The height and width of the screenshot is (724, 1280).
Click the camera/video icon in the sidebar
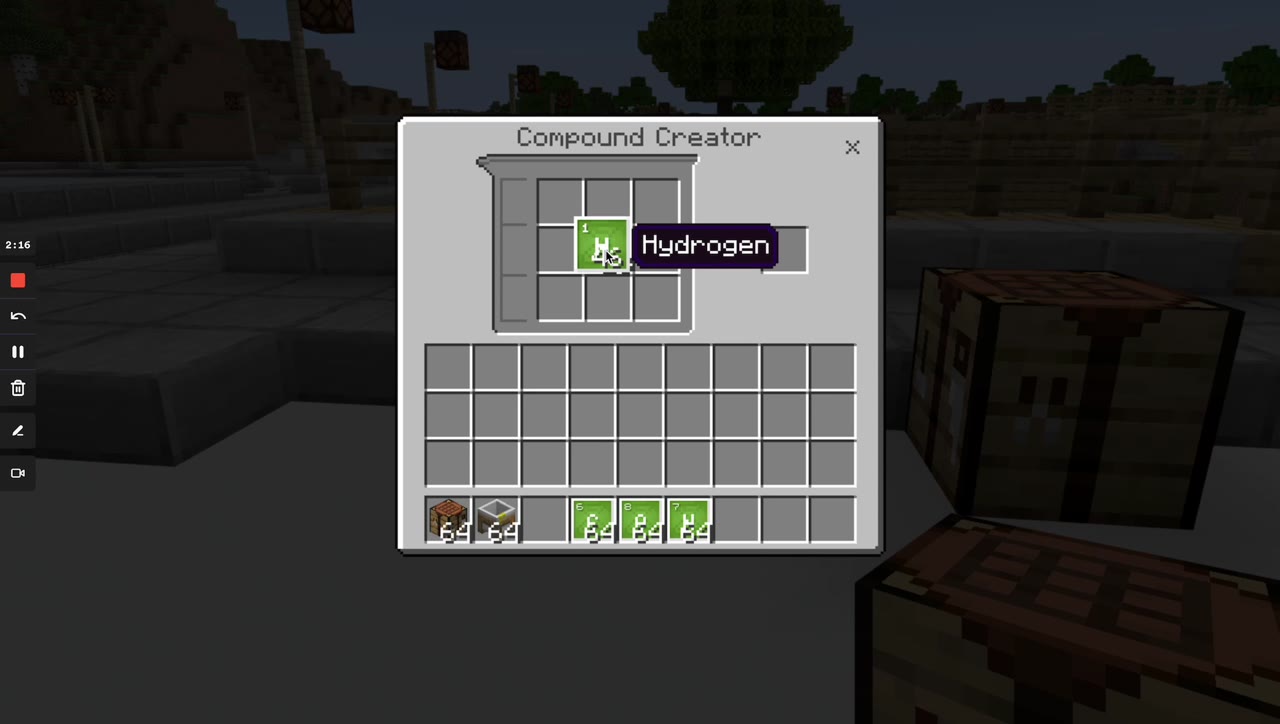(18, 473)
